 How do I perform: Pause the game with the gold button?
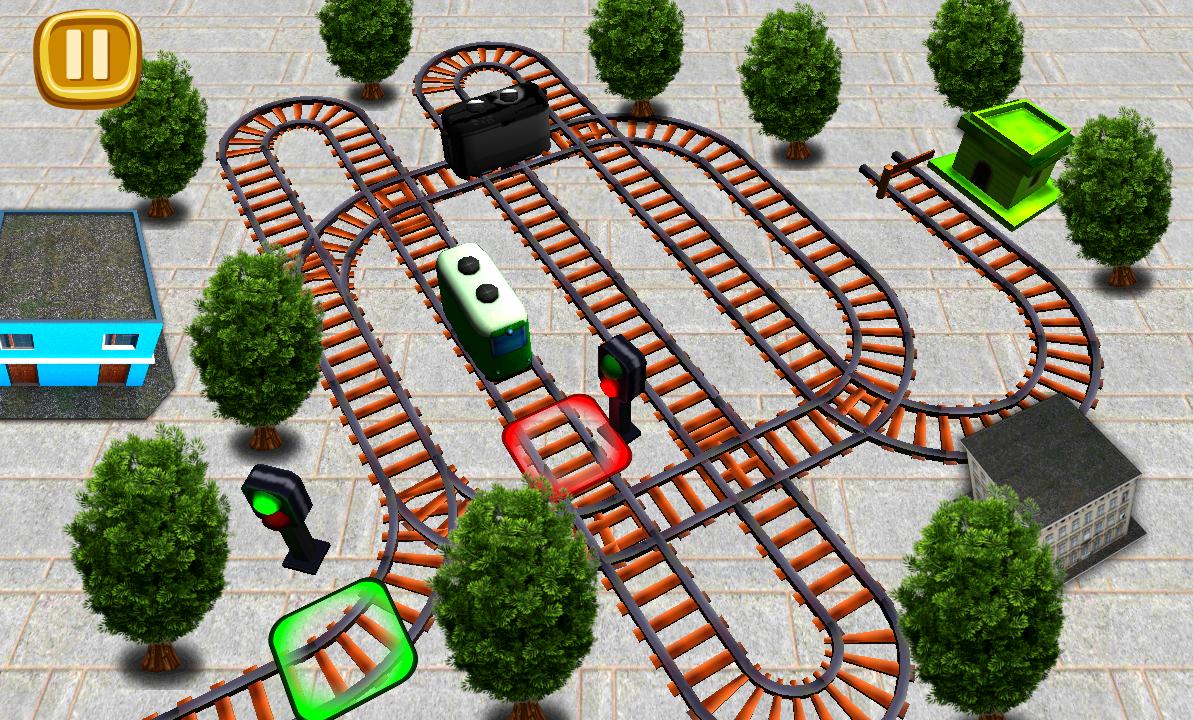[x=87, y=57]
